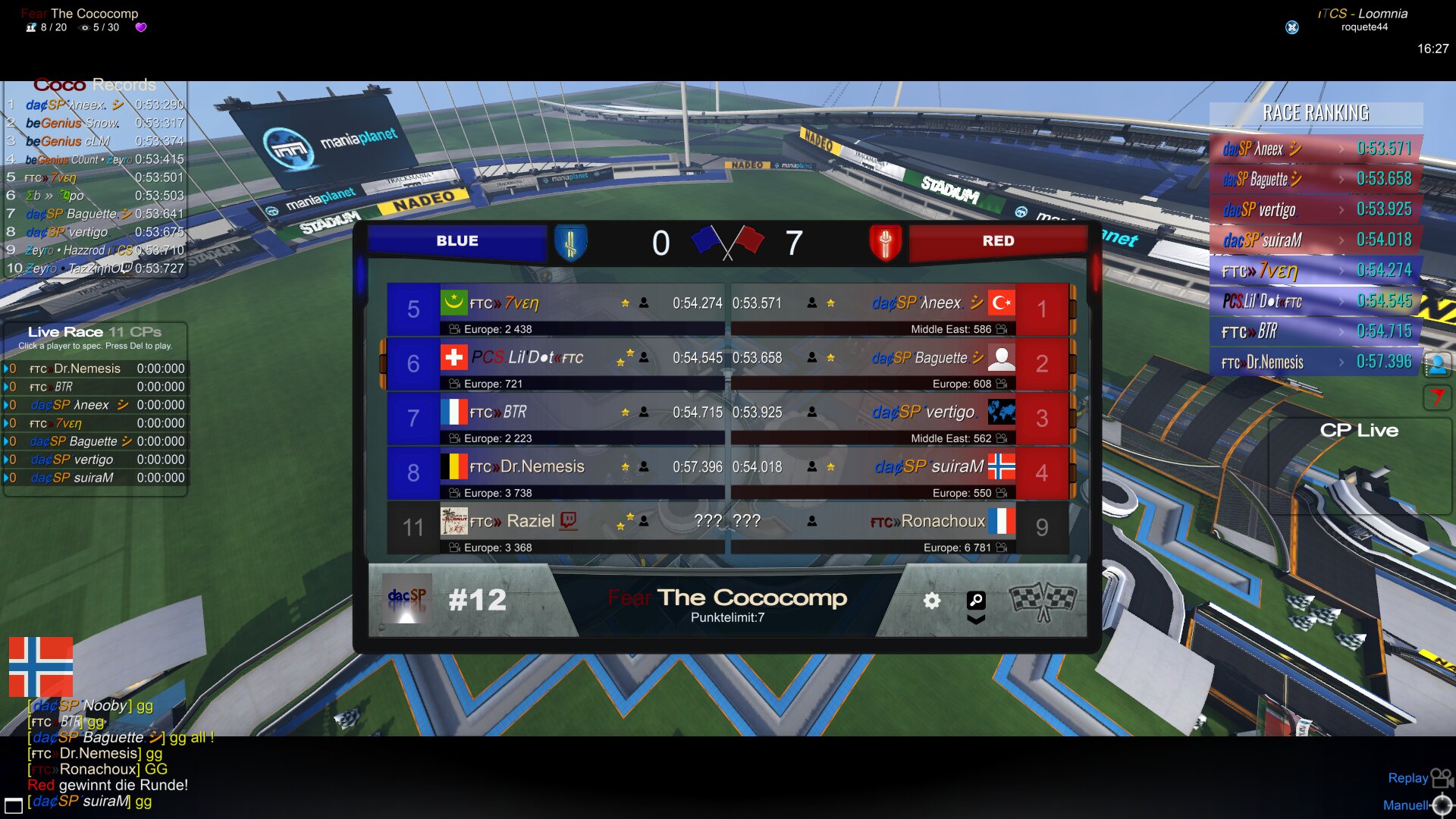Click the checkered flags icon
Screen dimensions: 1456x819
pyautogui.click(x=1043, y=601)
